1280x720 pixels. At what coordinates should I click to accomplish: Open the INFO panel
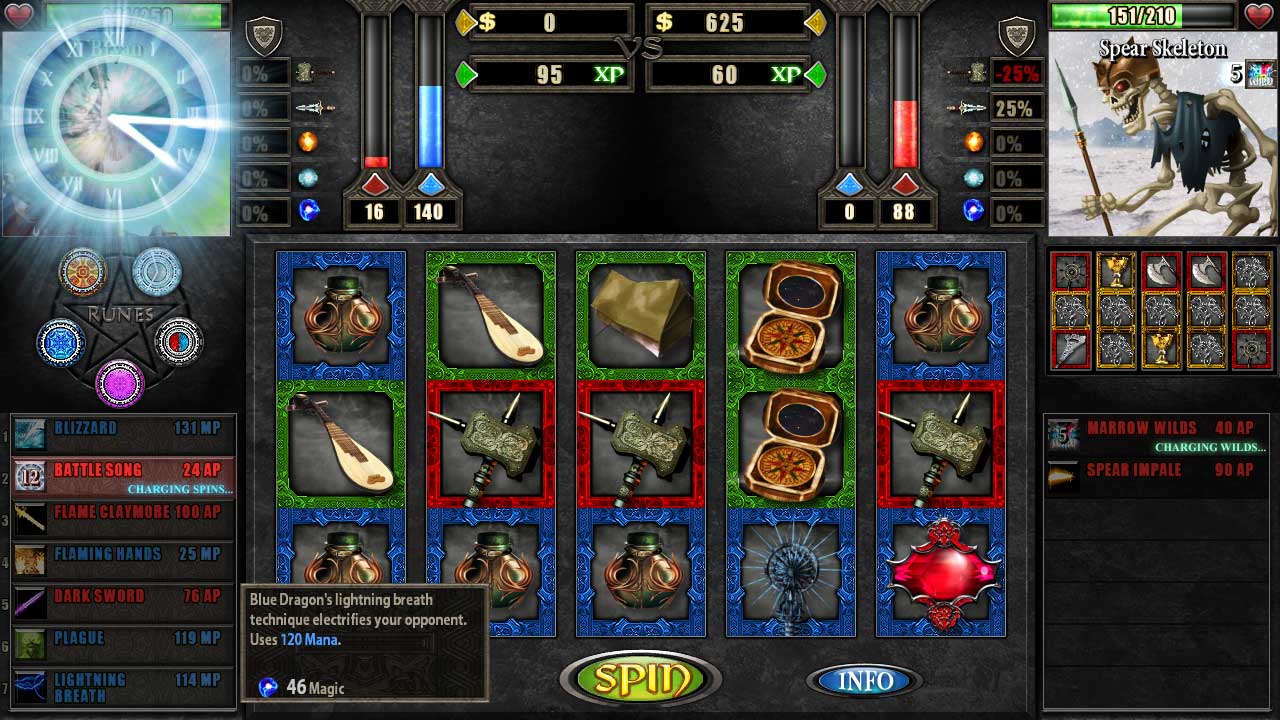coord(864,681)
